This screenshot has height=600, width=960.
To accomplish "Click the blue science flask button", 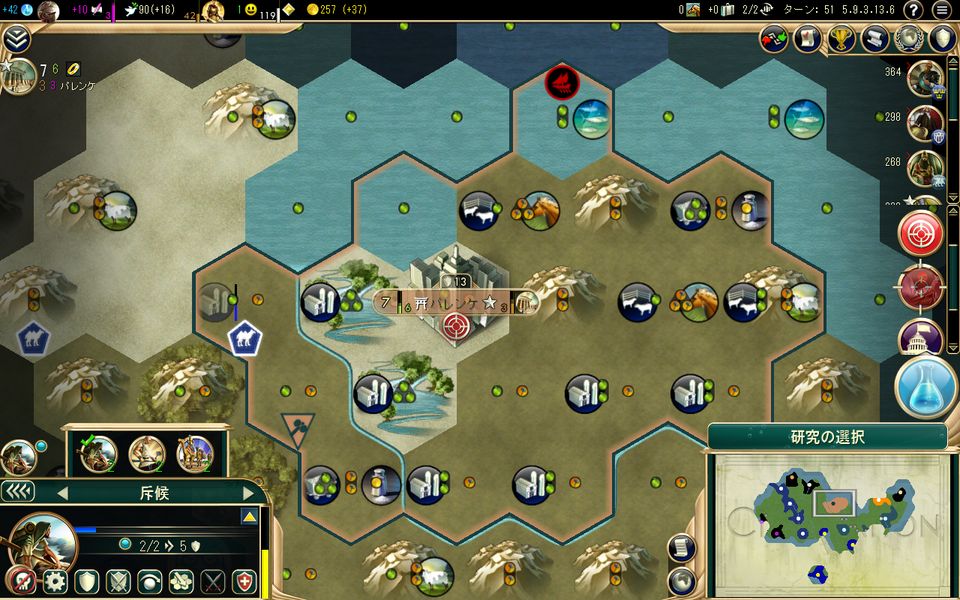I will 926,385.
